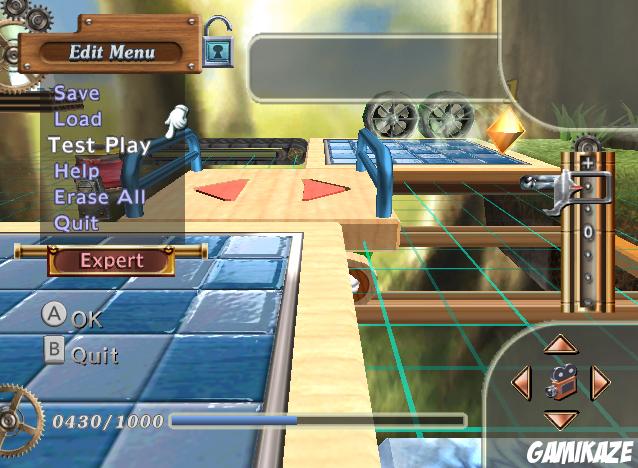Choose the Load menu entry
This screenshot has width=638, height=468.
pos(78,119)
